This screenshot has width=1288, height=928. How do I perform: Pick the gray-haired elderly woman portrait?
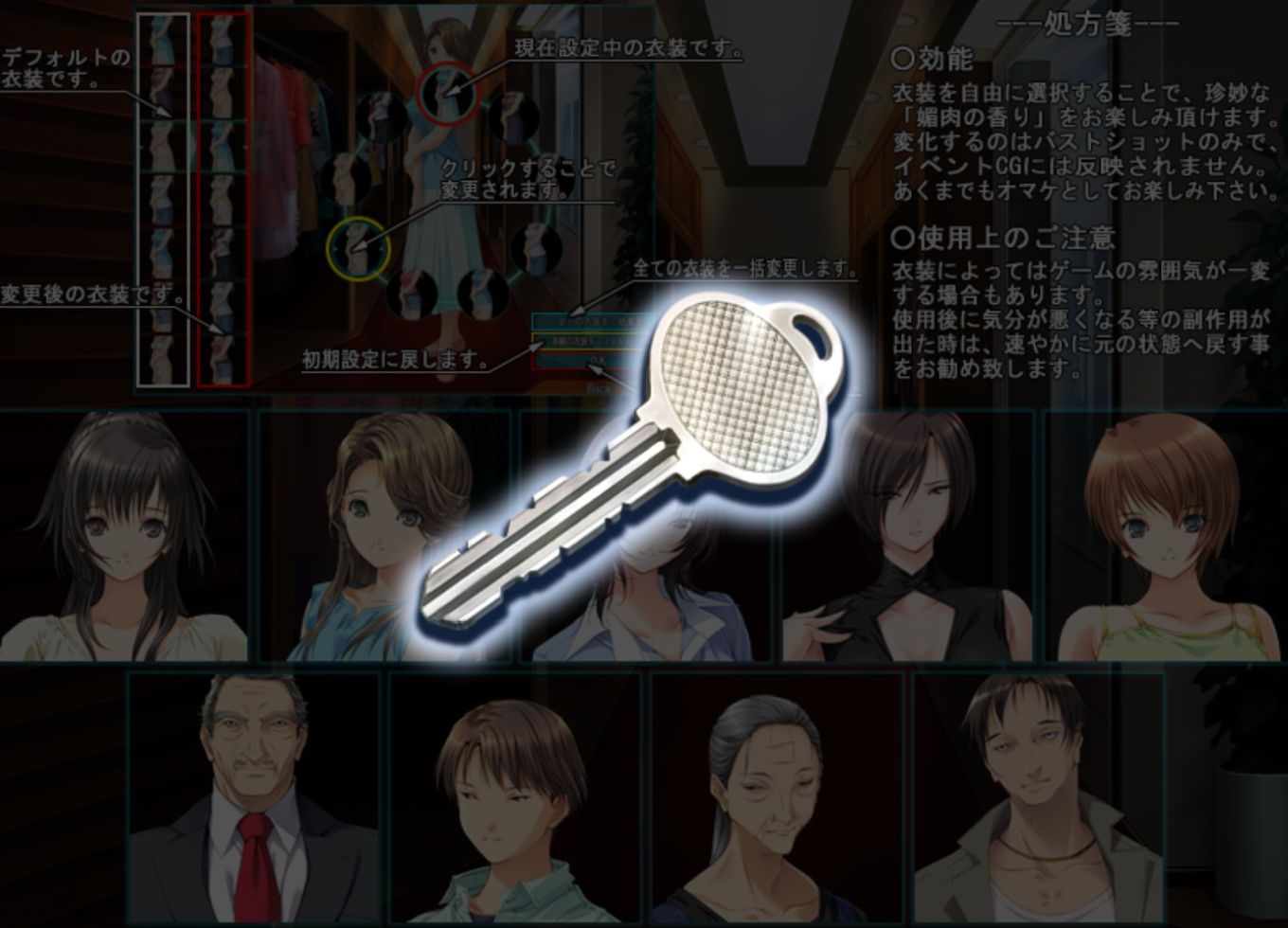click(777, 797)
